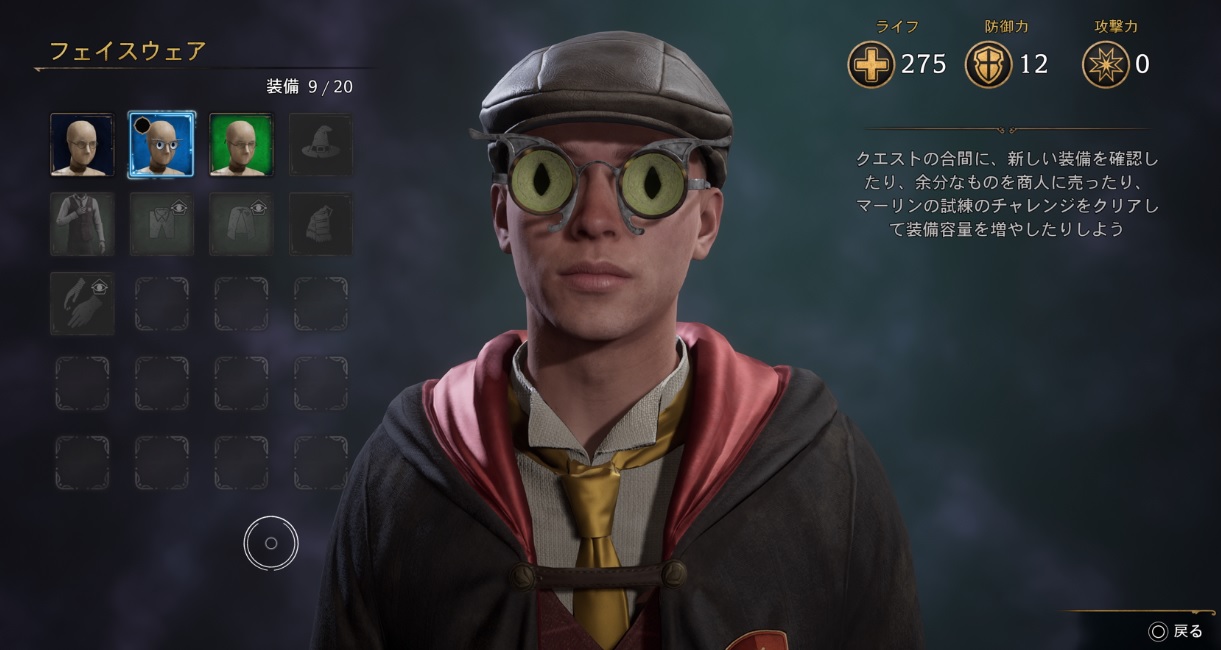Open the vest and shirt outfit slot
The width and height of the screenshot is (1221, 650).
82,224
